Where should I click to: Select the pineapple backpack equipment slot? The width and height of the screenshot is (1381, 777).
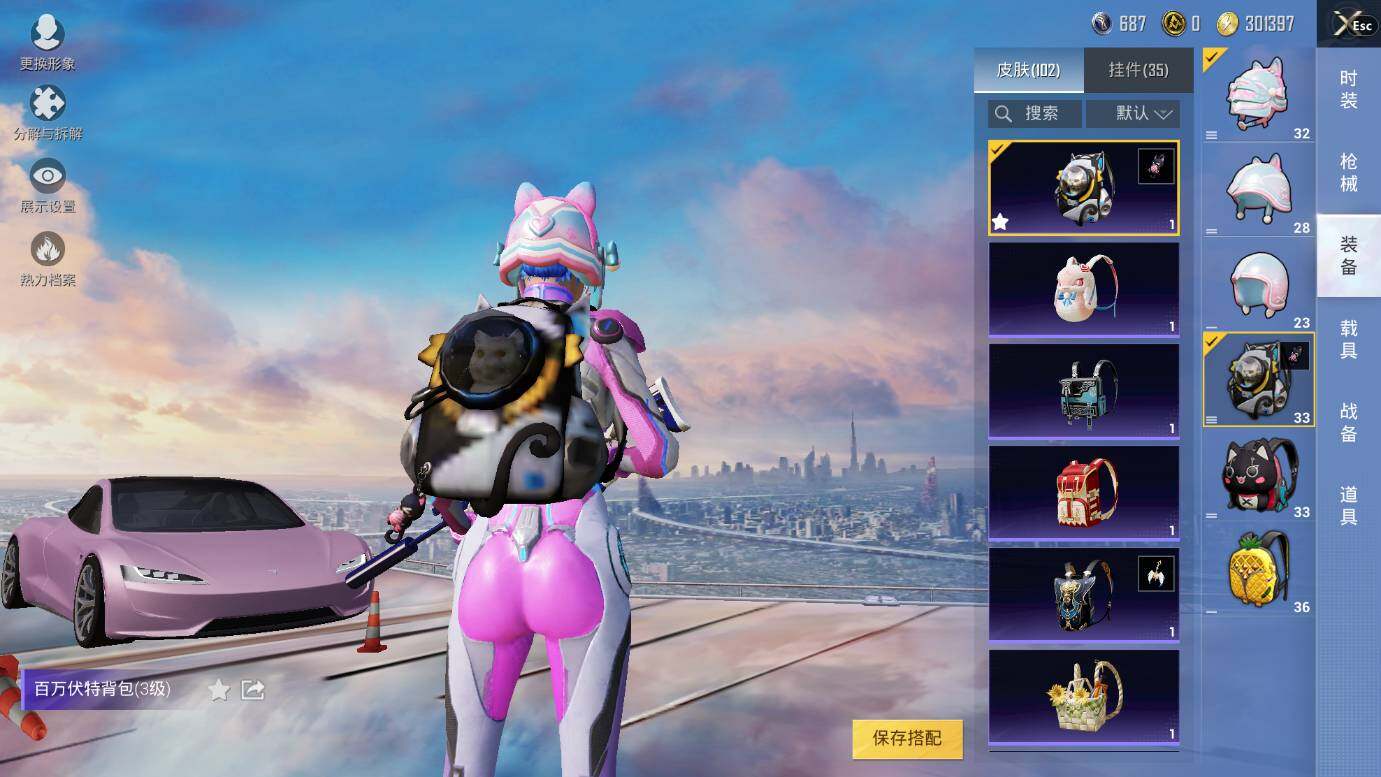1258,570
